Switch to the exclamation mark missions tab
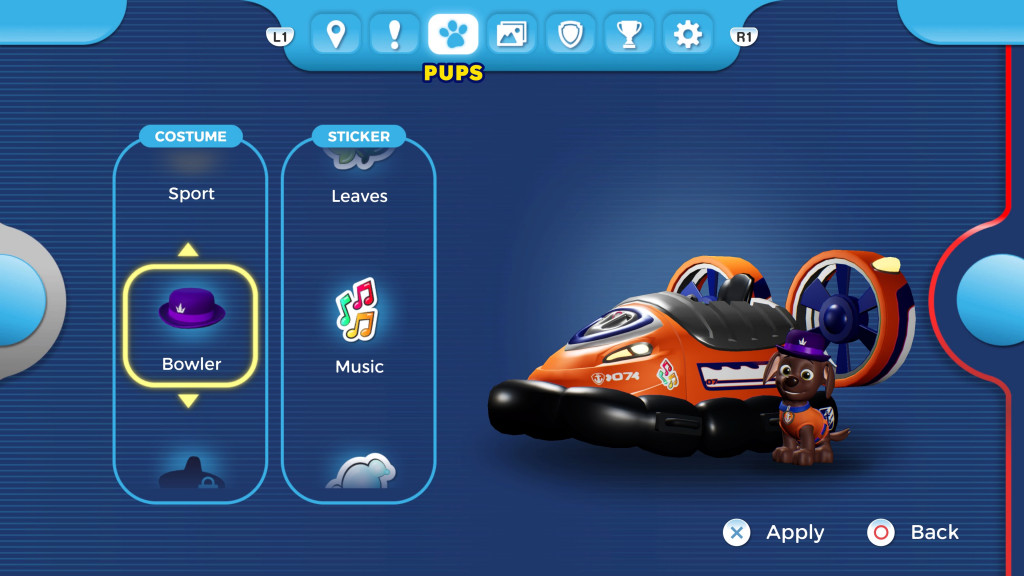1024x576 pixels. [394, 34]
